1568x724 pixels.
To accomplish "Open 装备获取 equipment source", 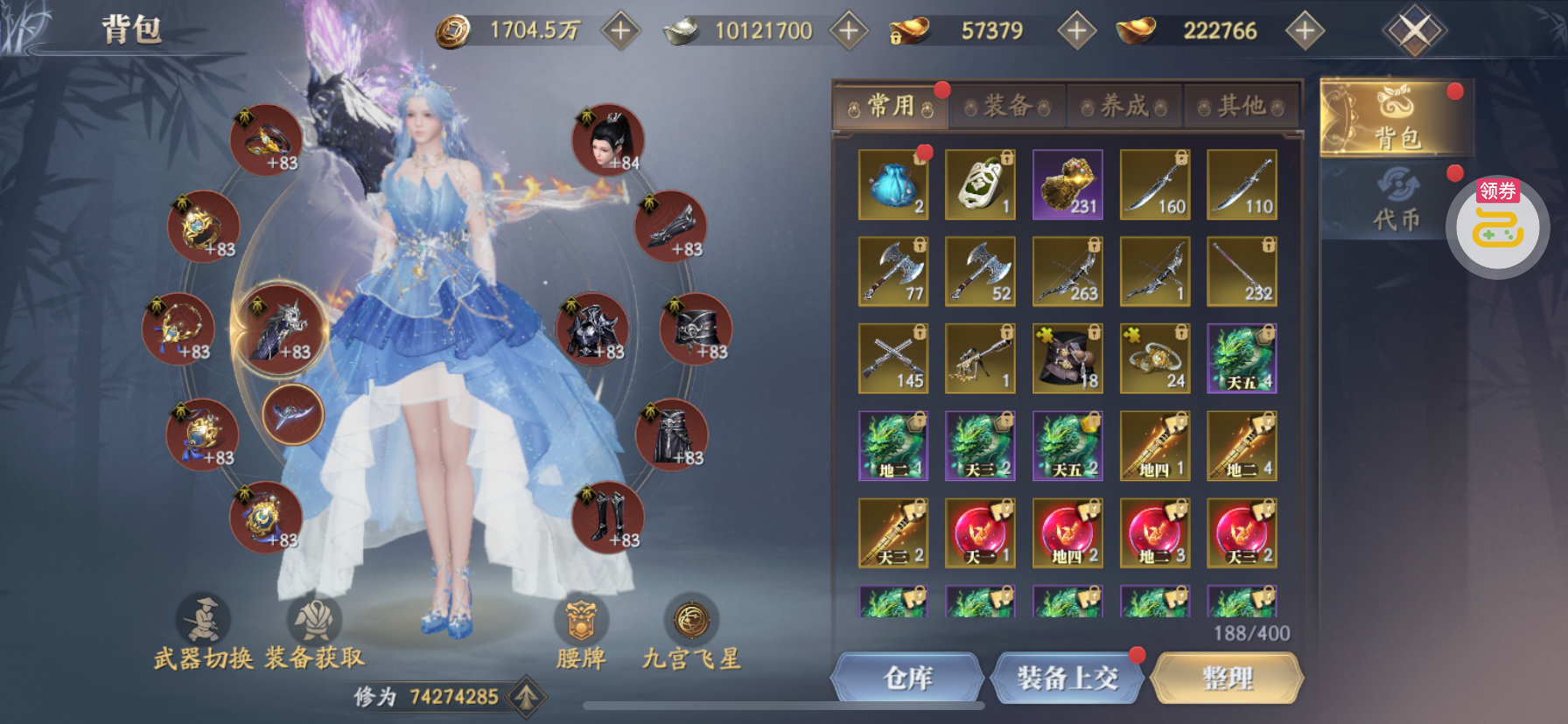I will (314, 634).
